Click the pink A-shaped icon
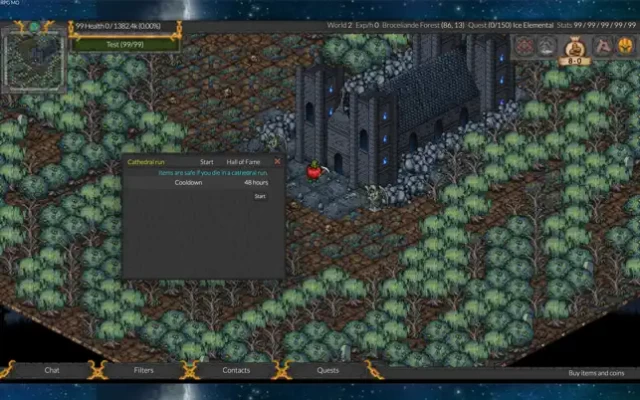The width and height of the screenshot is (640, 400). point(602,46)
